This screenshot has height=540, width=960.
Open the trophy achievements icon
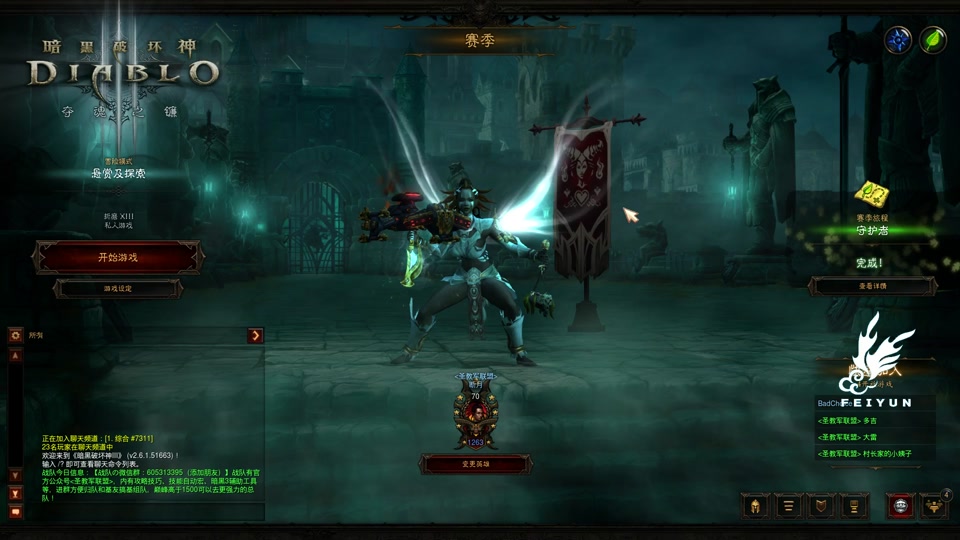click(852, 506)
